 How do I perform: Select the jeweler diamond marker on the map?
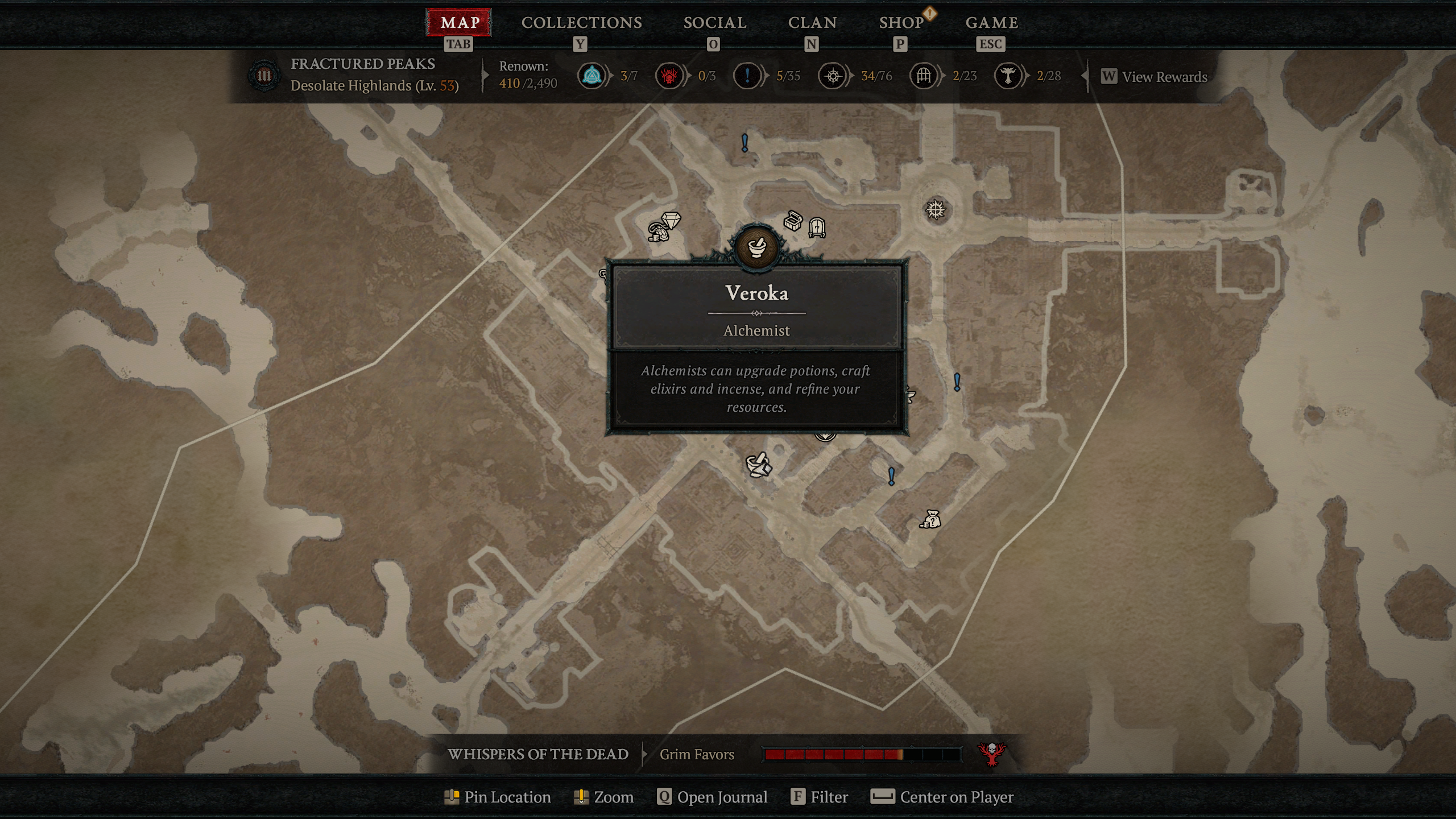click(x=671, y=220)
